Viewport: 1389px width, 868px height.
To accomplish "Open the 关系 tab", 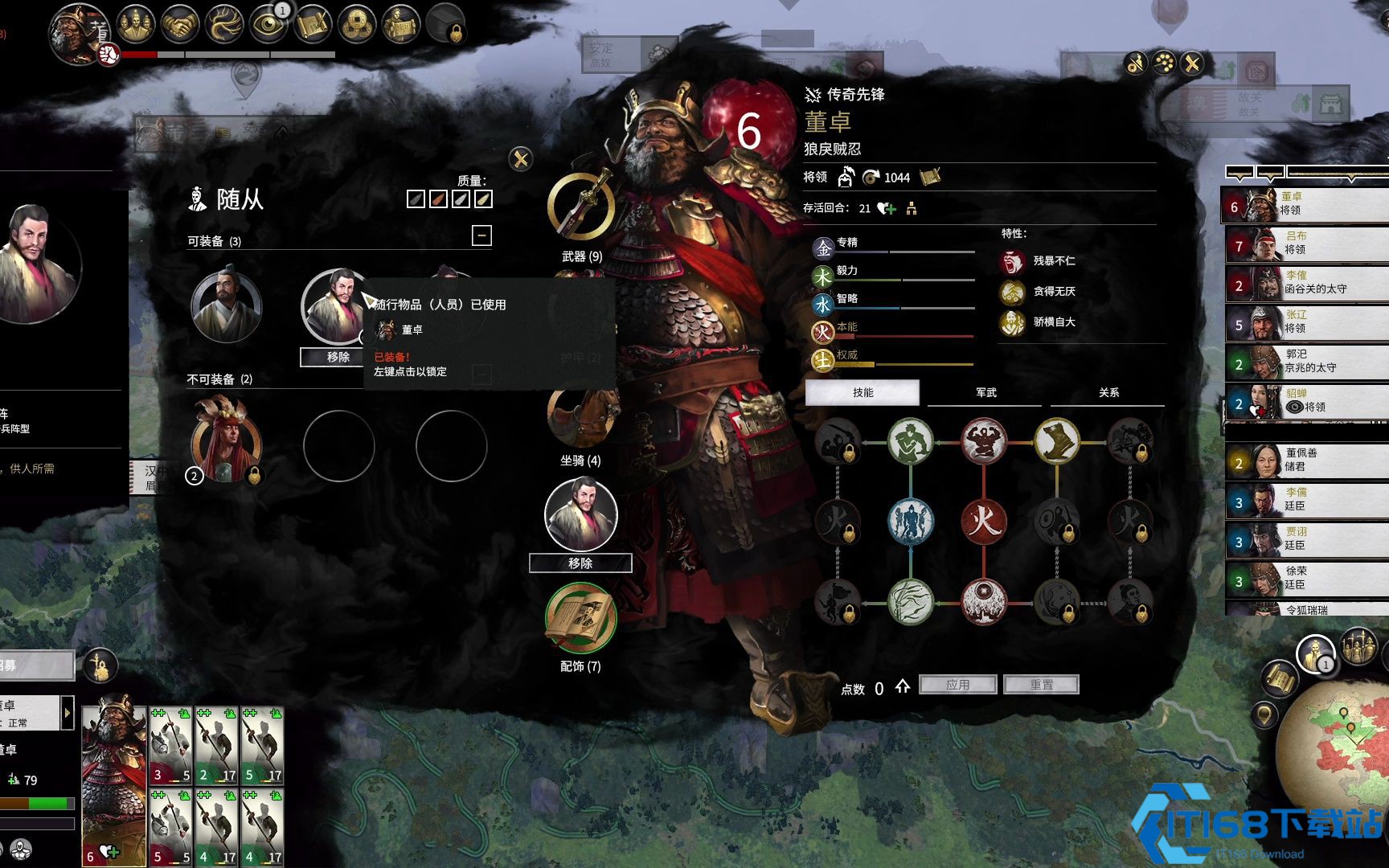I will 1108,392.
